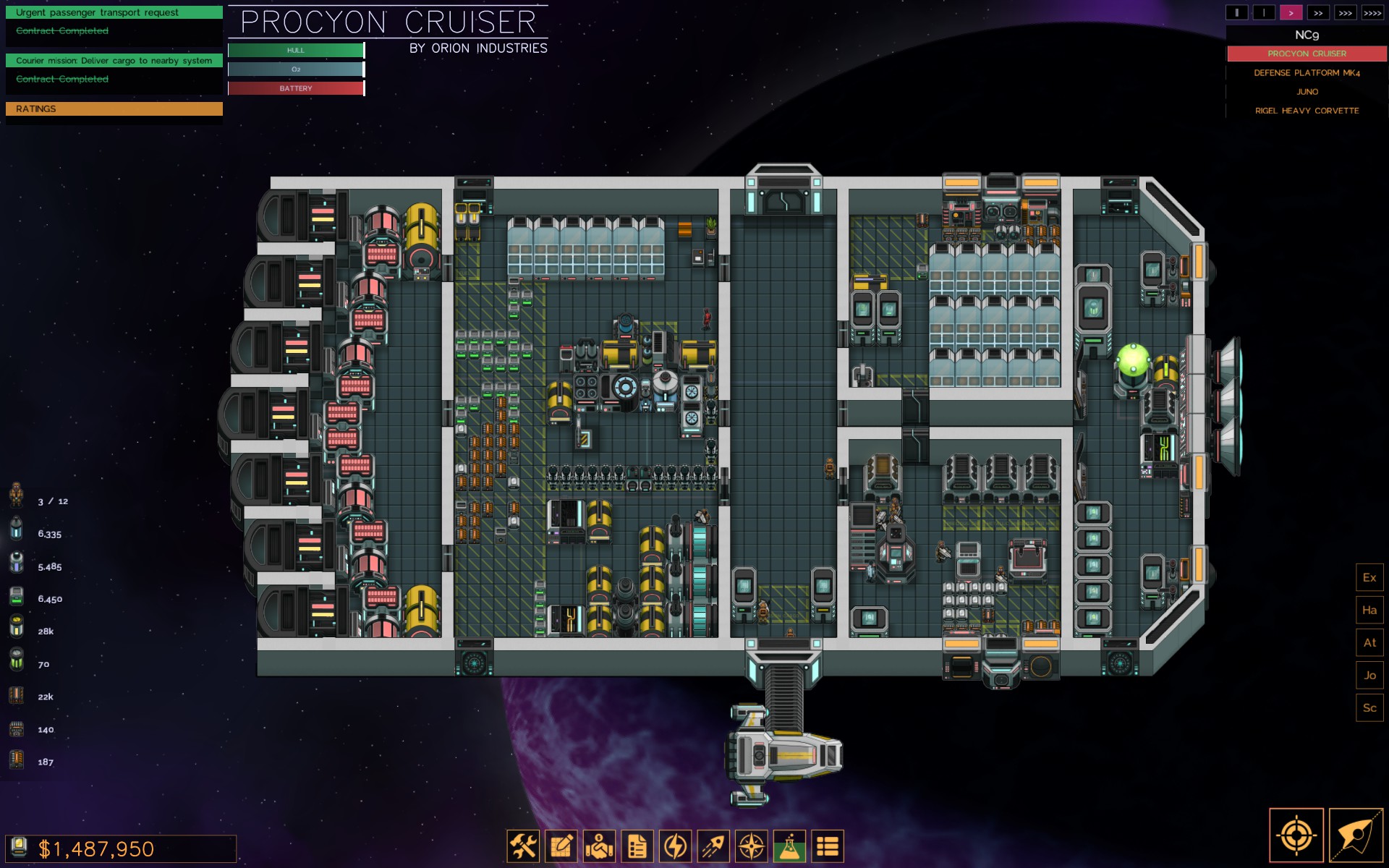Choose Rigel Heavy Corvette from ship list

1307,111
